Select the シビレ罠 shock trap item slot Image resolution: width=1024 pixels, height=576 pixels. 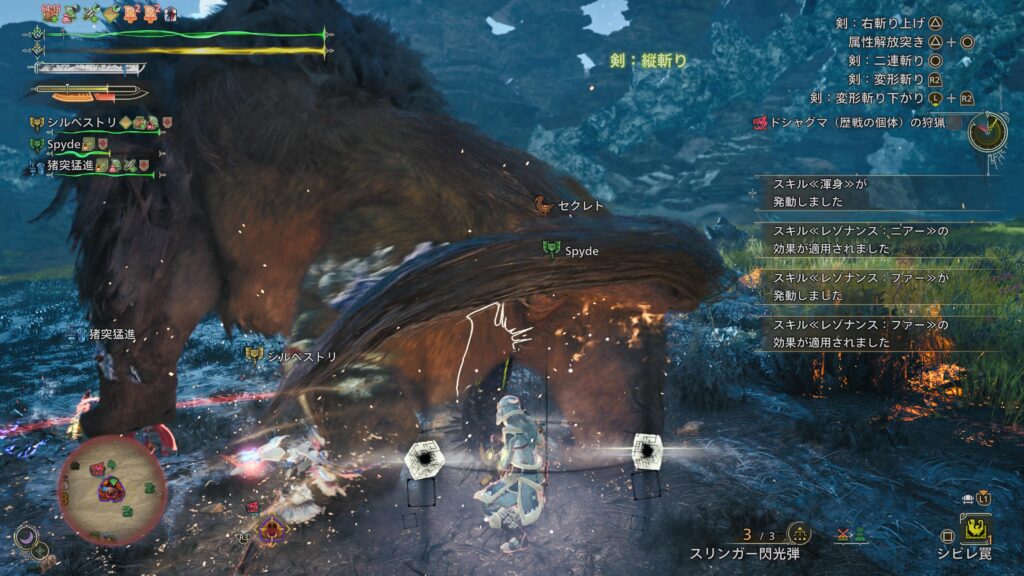[976, 529]
